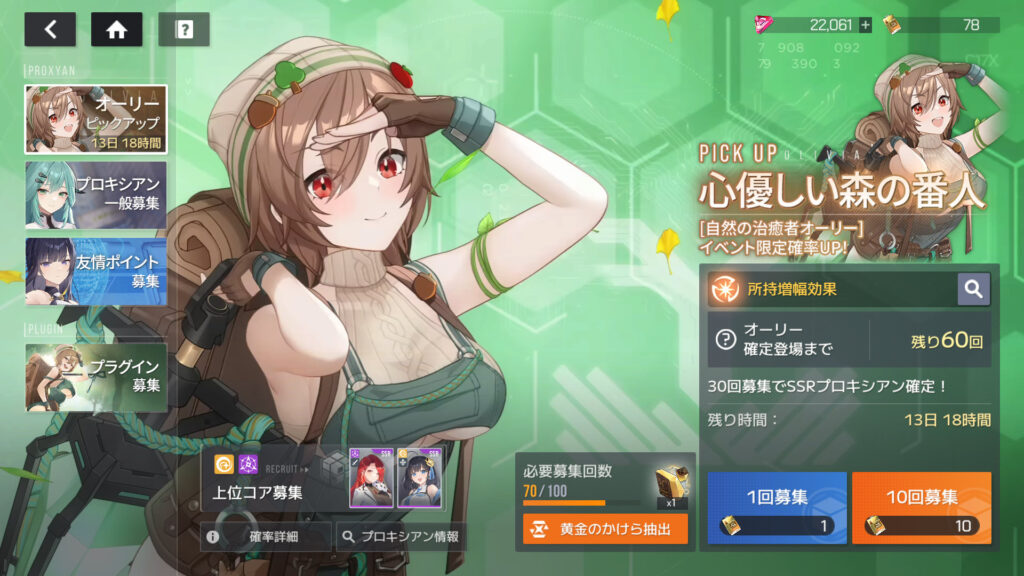Switch to プロキシアン一般募集 banner
The width and height of the screenshot is (1024, 576).
96,195
